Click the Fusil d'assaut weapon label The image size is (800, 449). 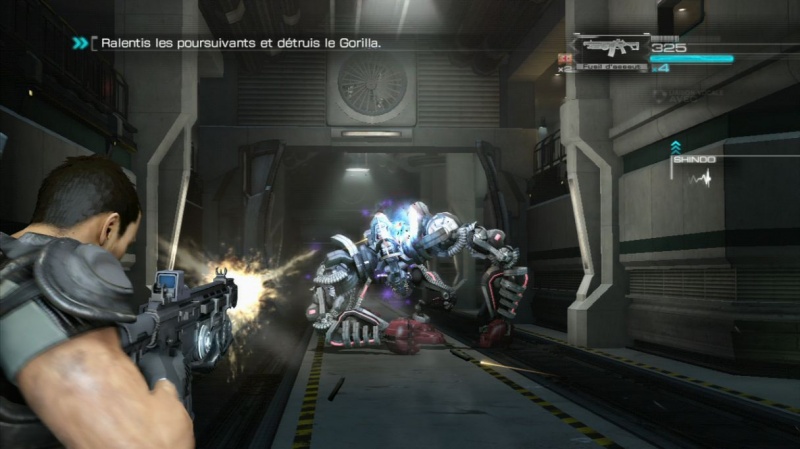[x=611, y=68]
